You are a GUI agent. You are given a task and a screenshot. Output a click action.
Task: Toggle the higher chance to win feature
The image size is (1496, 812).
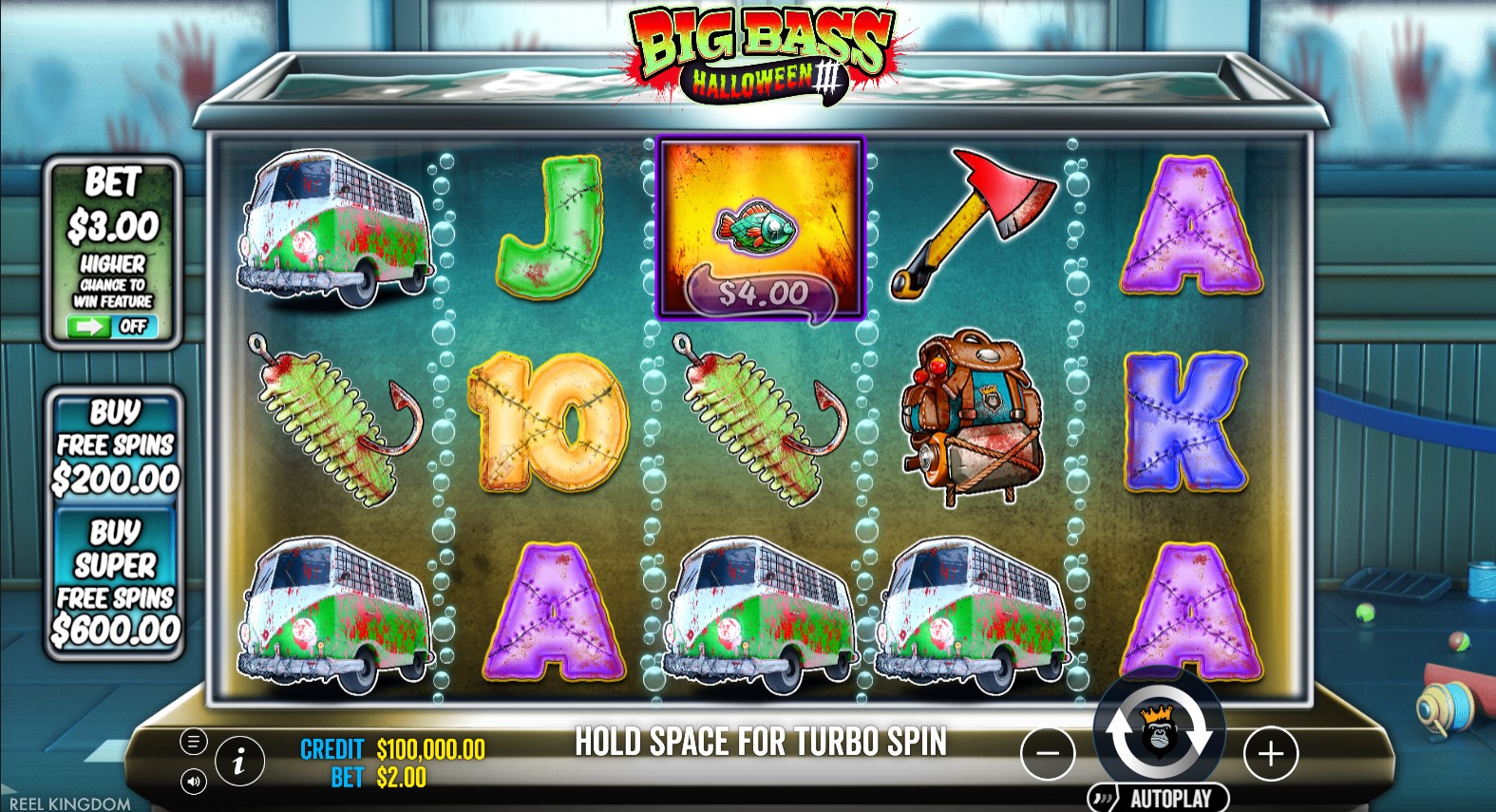[112, 327]
